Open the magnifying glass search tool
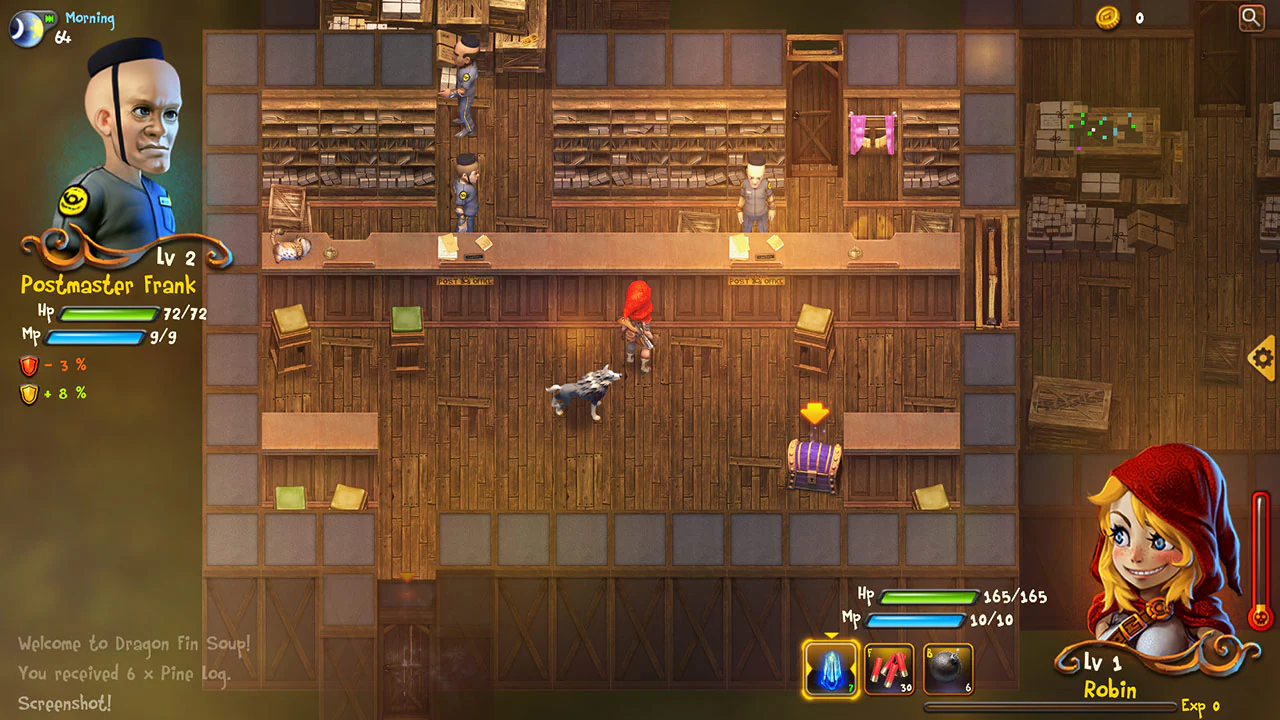This screenshot has width=1280, height=720. click(1252, 18)
